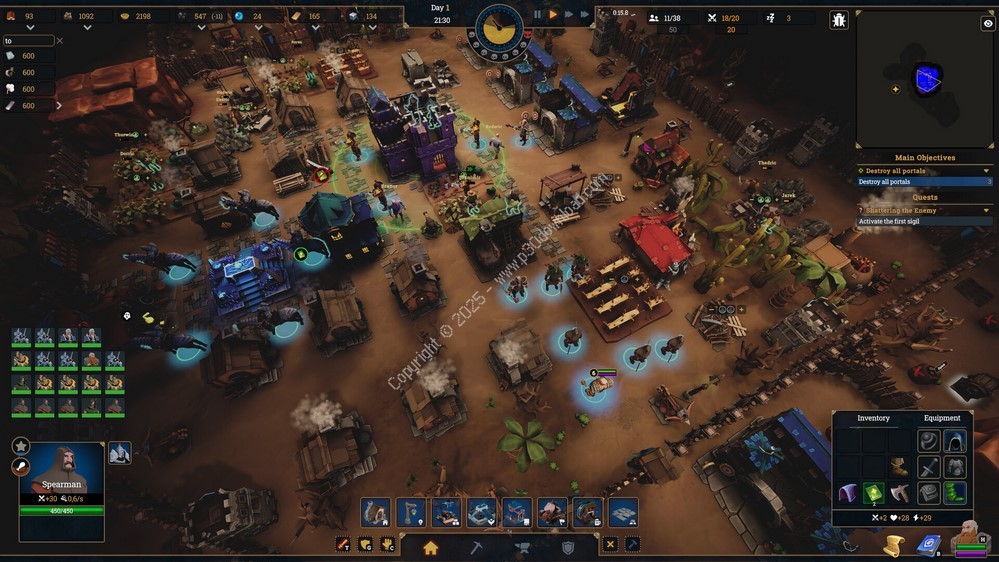The image size is (999, 562).
Task: Switch to the pickaxe production tab
Action: pyautogui.click(x=477, y=547)
